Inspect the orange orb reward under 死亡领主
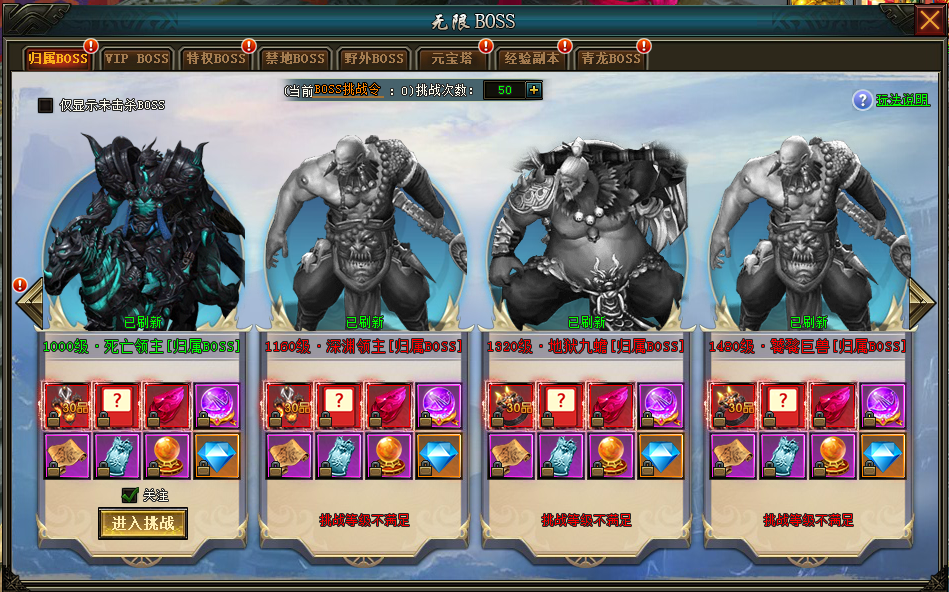This screenshot has width=949, height=592. [x=166, y=455]
